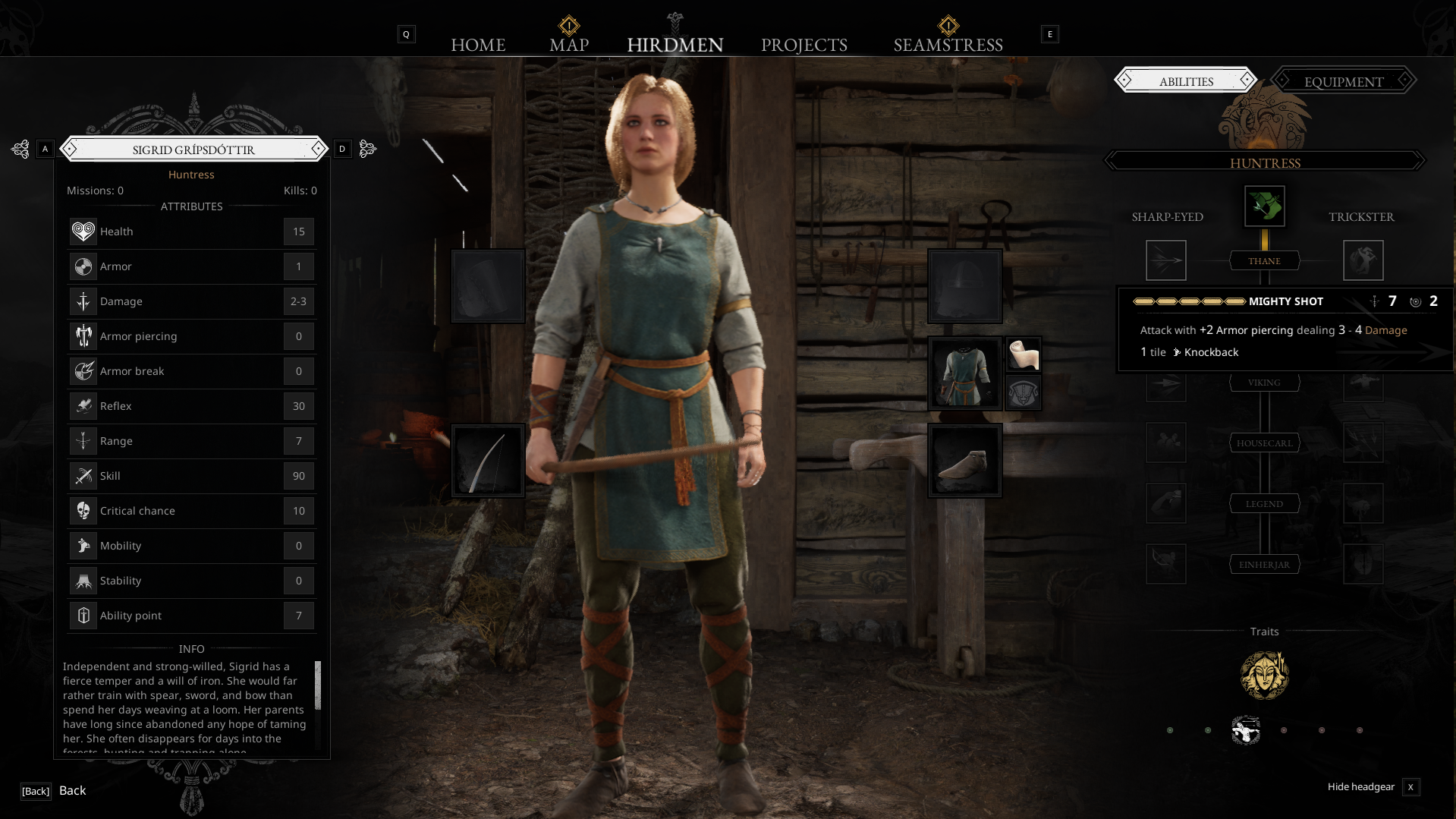Select the golden face trait icon

pos(1264,675)
